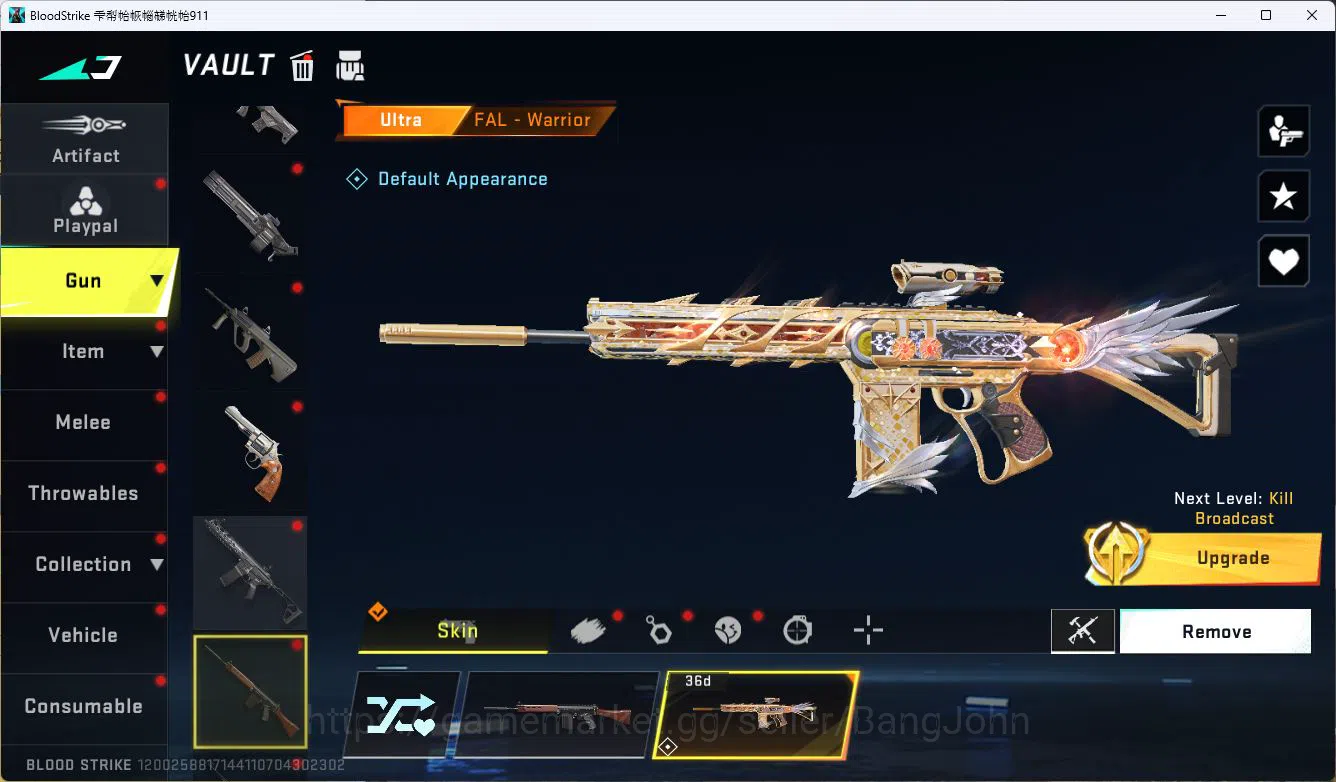Open the emoji sticker attachment tab
This screenshot has width=1336, height=782.
pos(729,630)
